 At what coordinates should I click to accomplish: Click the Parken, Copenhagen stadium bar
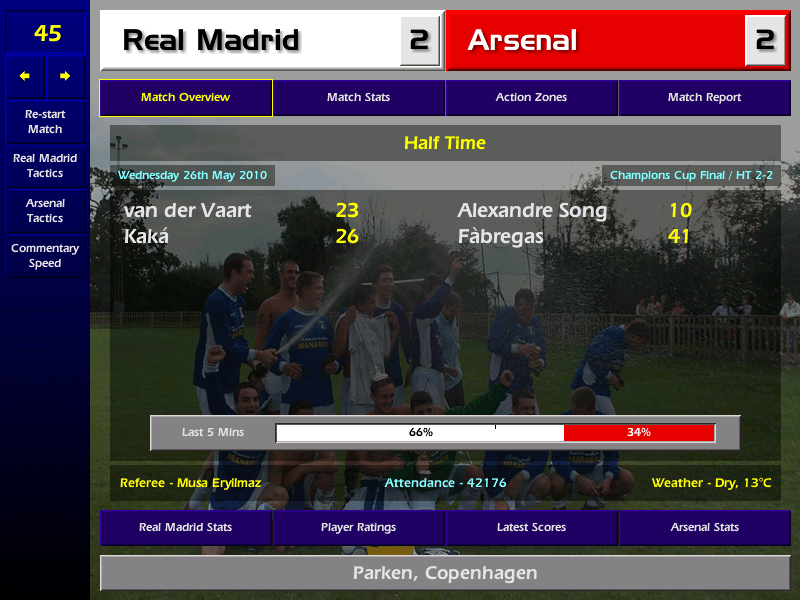(445, 573)
